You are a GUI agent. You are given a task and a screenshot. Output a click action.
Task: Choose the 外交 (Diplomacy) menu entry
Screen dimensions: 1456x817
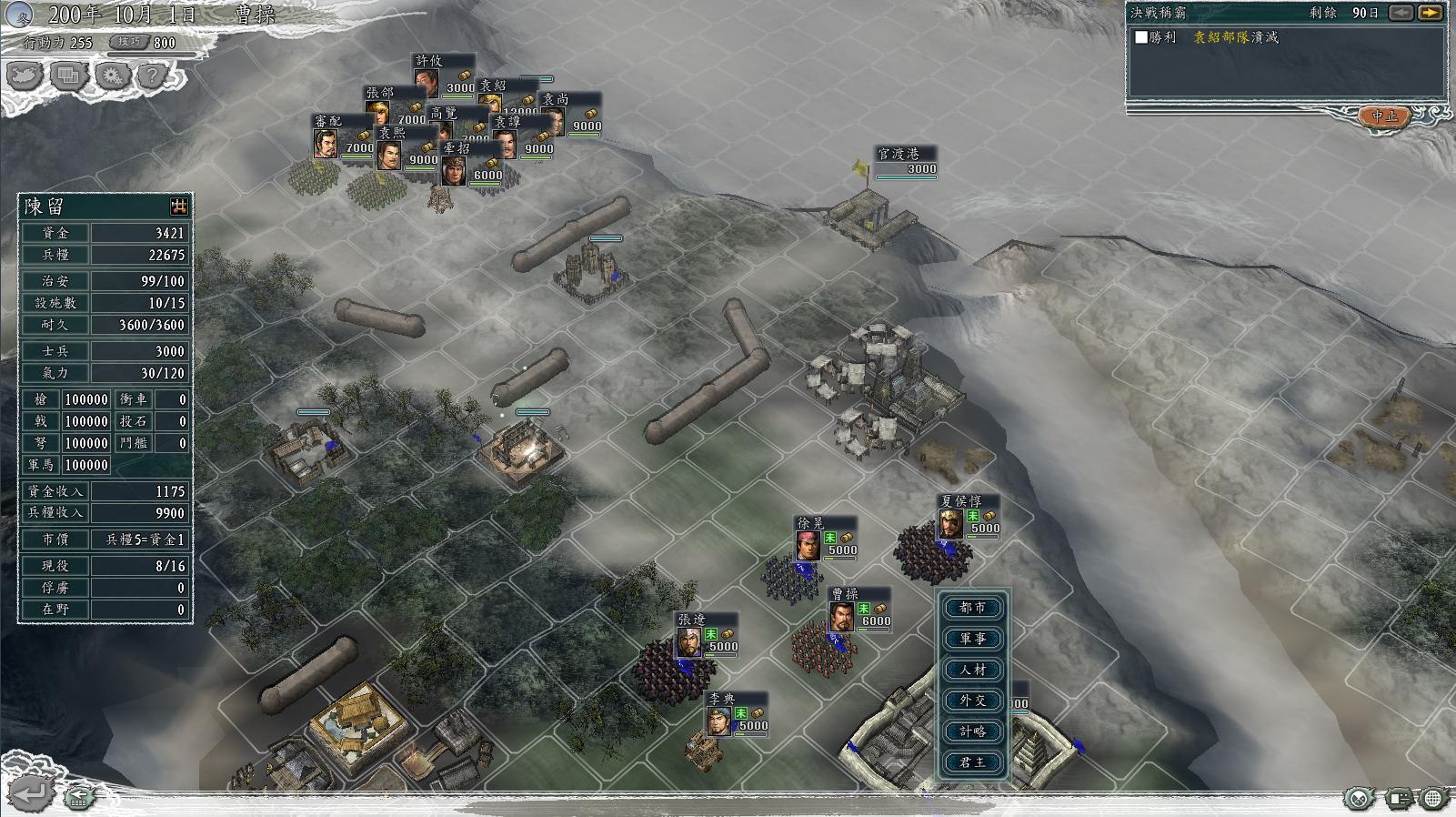click(x=972, y=701)
